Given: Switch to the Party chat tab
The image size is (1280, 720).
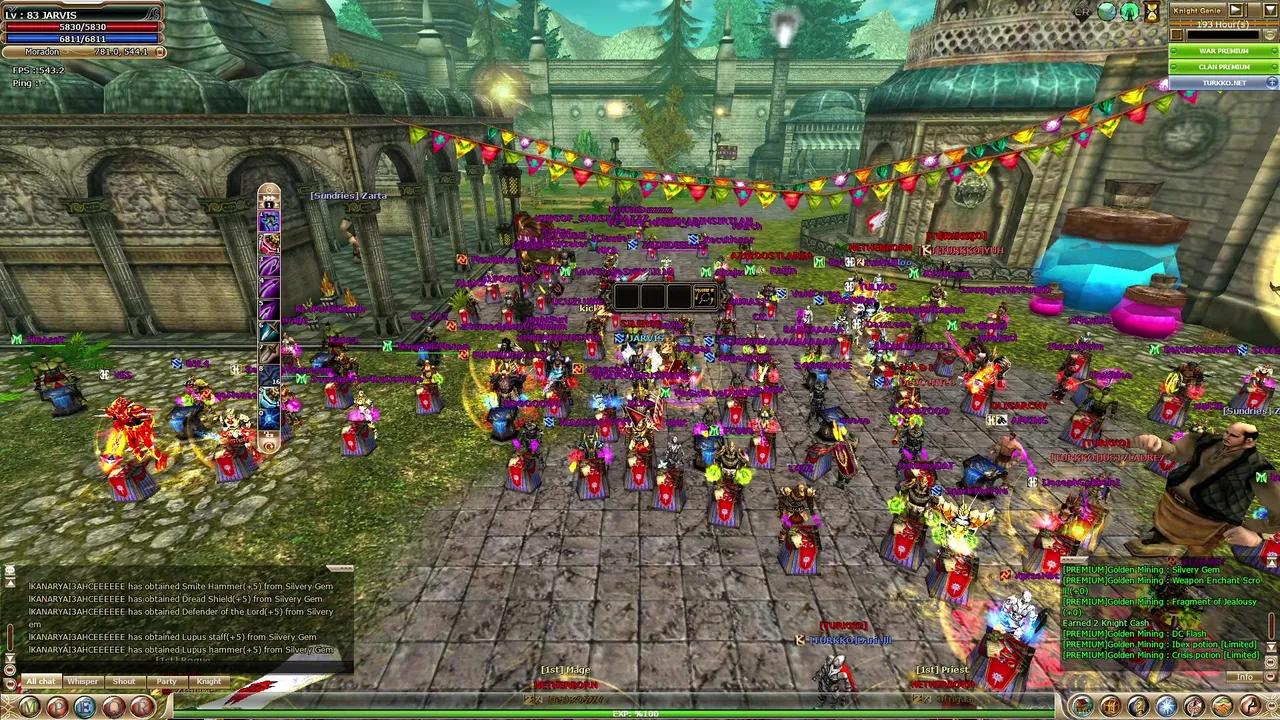Looking at the screenshot, I should click(x=166, y=682).
